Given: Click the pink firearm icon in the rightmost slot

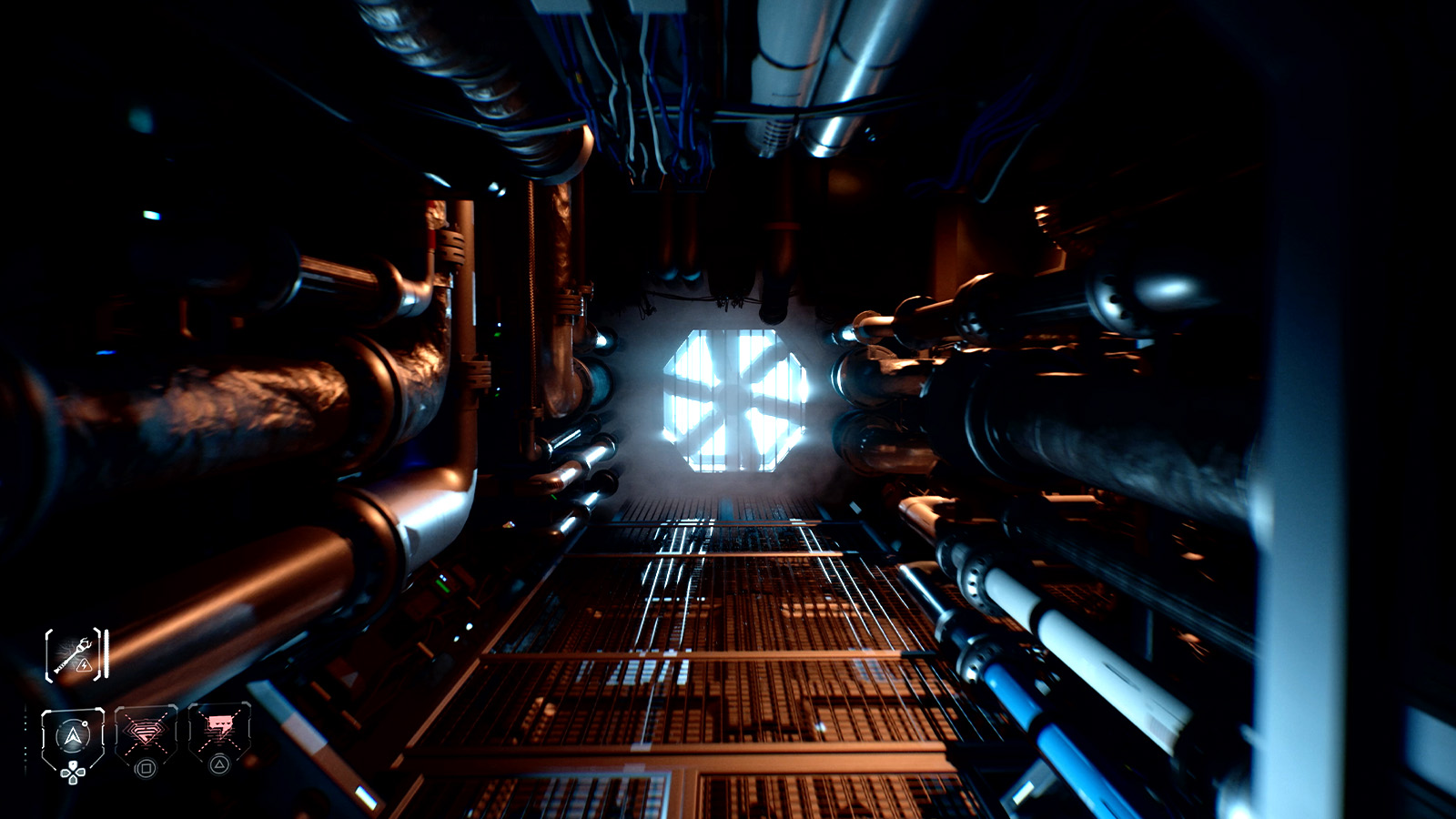Looking at the screenshot, I should (x=220, y=725).
